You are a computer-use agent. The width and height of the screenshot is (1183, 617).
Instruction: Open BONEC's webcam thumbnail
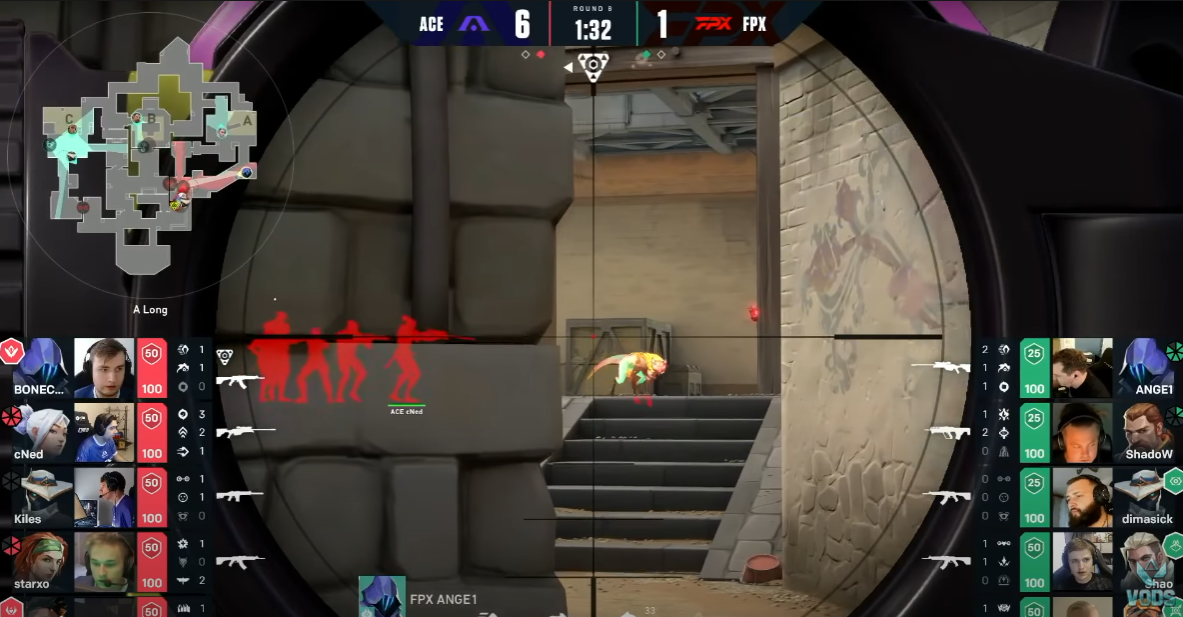tap(104, 368)
